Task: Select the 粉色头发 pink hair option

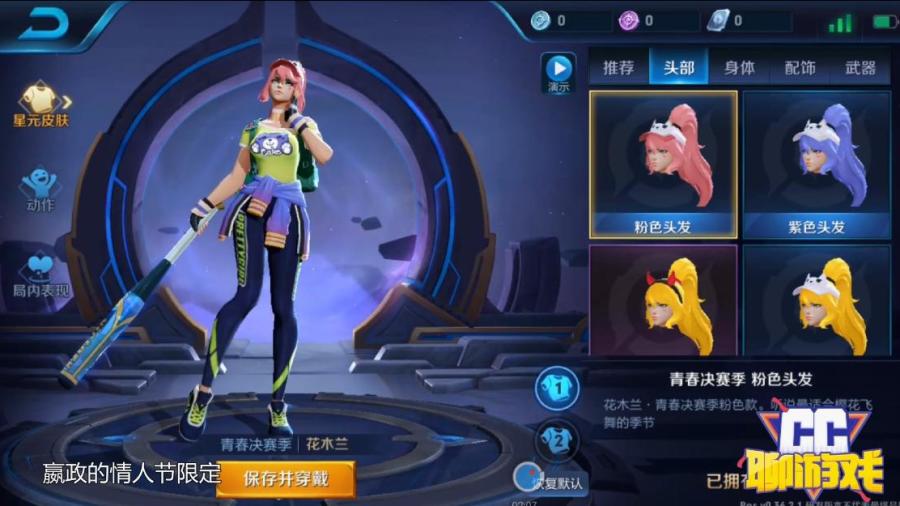Action: click(663, 164)
